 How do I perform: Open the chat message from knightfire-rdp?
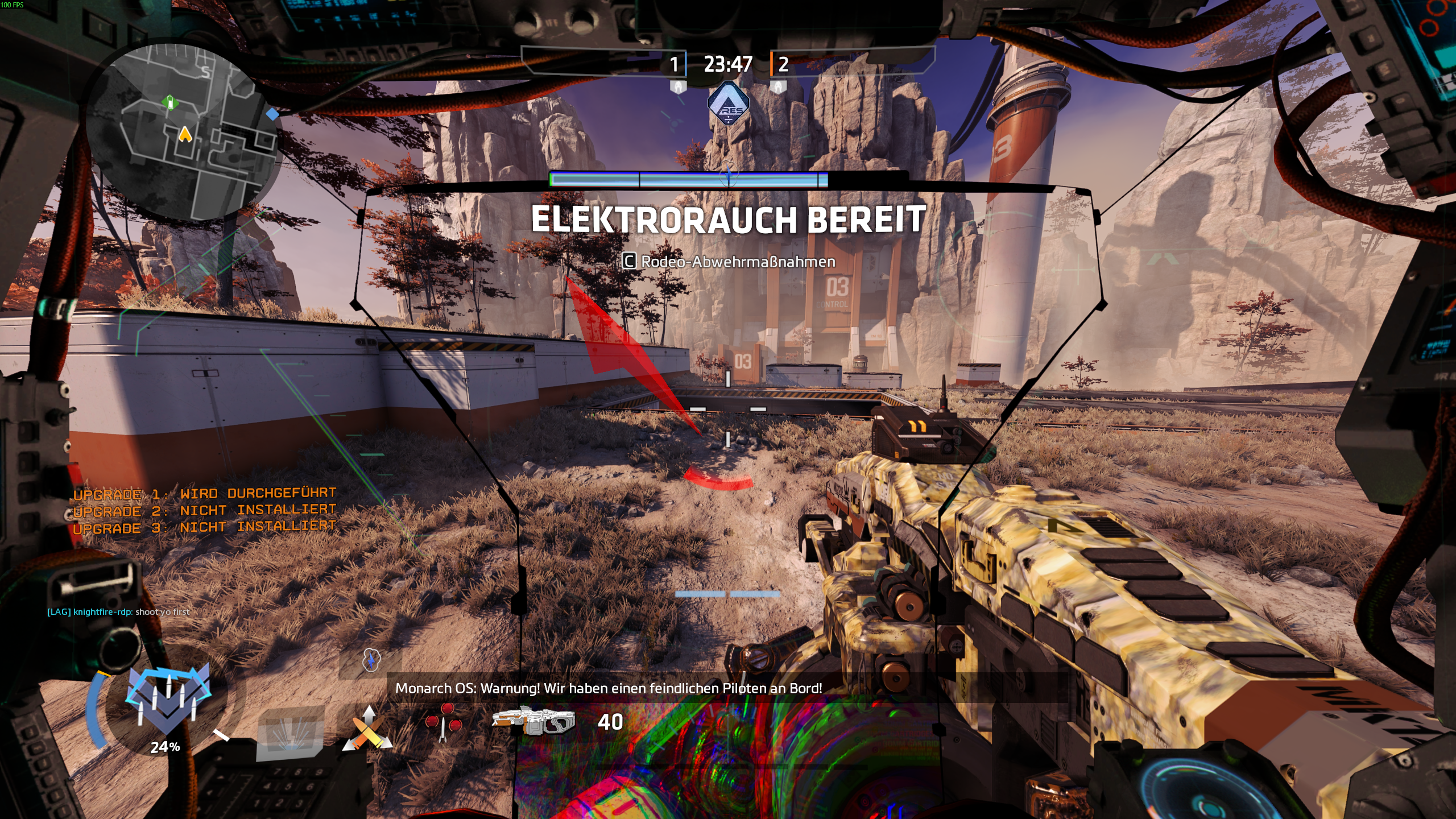click(x=118, y=612)
